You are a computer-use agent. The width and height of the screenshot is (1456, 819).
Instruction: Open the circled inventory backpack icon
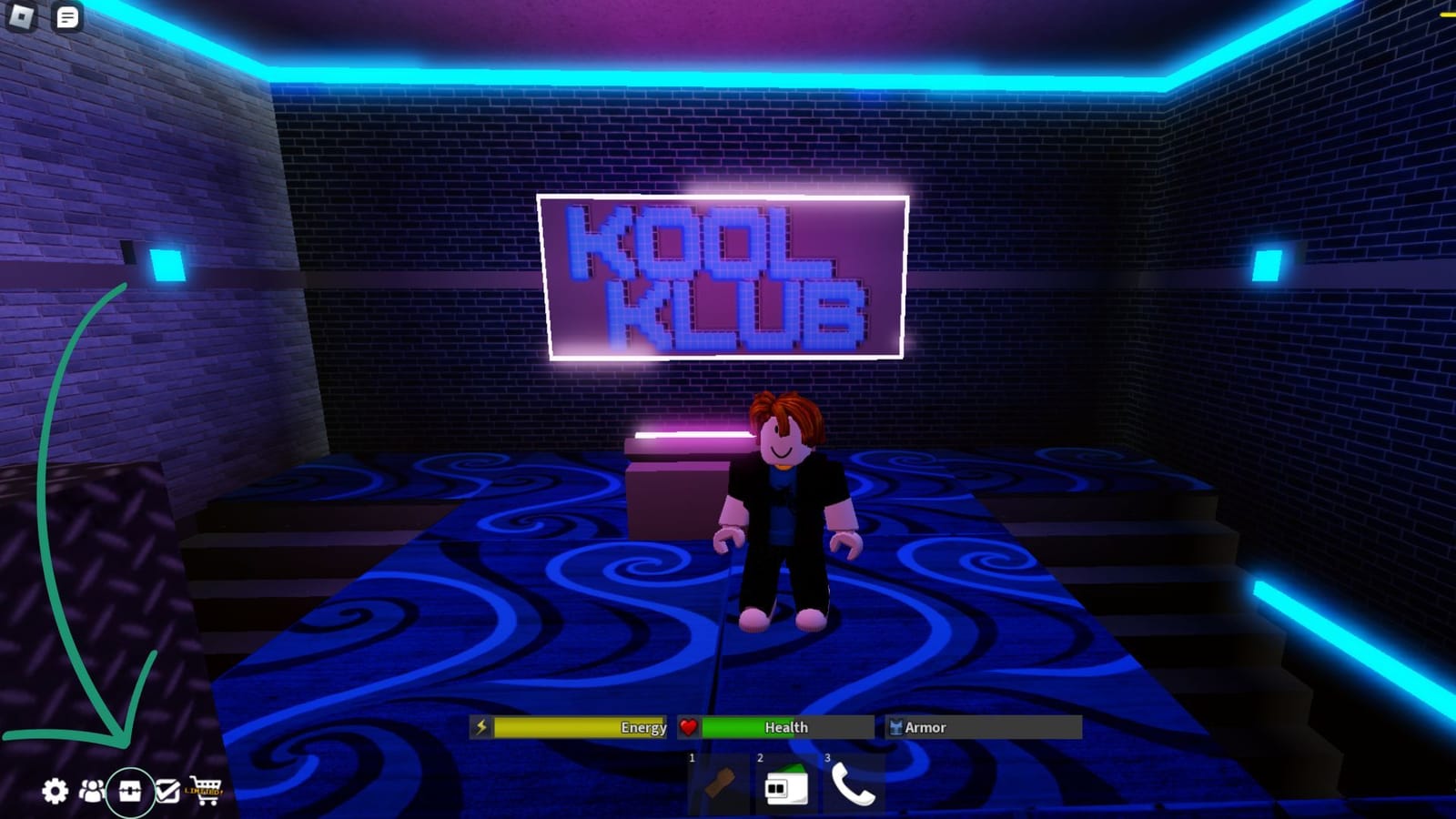pyautogui.click(x=130, y=791)
